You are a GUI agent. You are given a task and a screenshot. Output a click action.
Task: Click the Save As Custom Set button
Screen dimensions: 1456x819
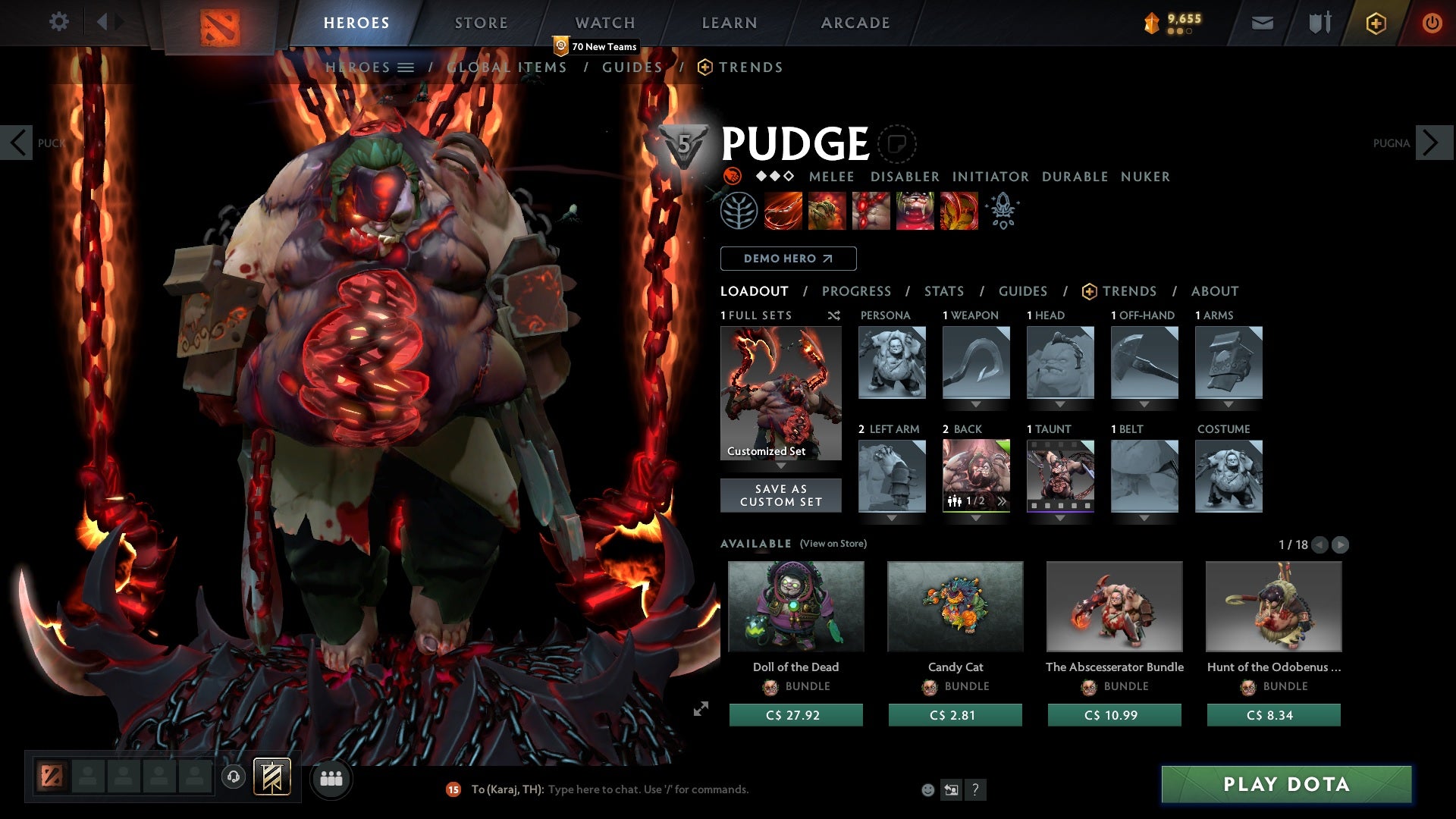[x=780, y=495]
